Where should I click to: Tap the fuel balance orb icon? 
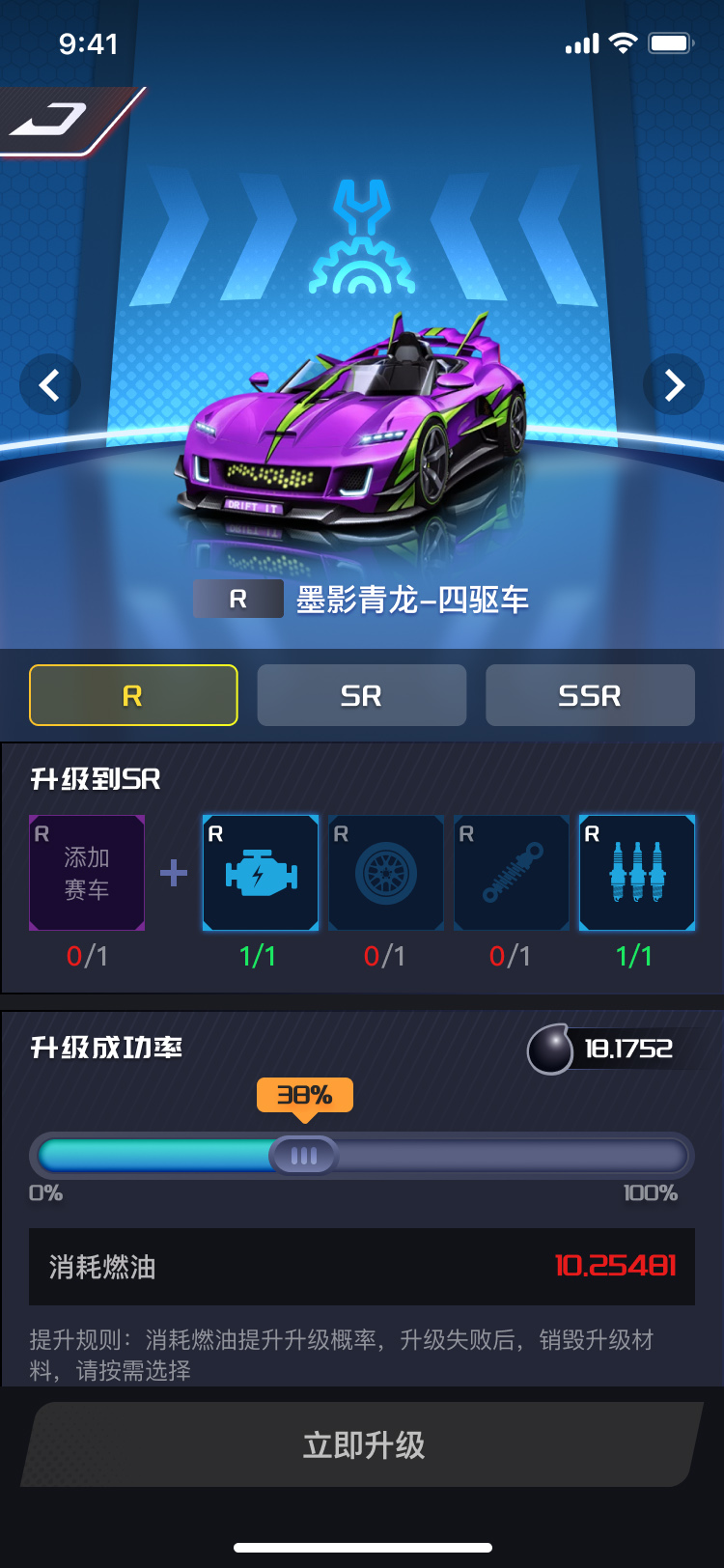coord(551,1050)
